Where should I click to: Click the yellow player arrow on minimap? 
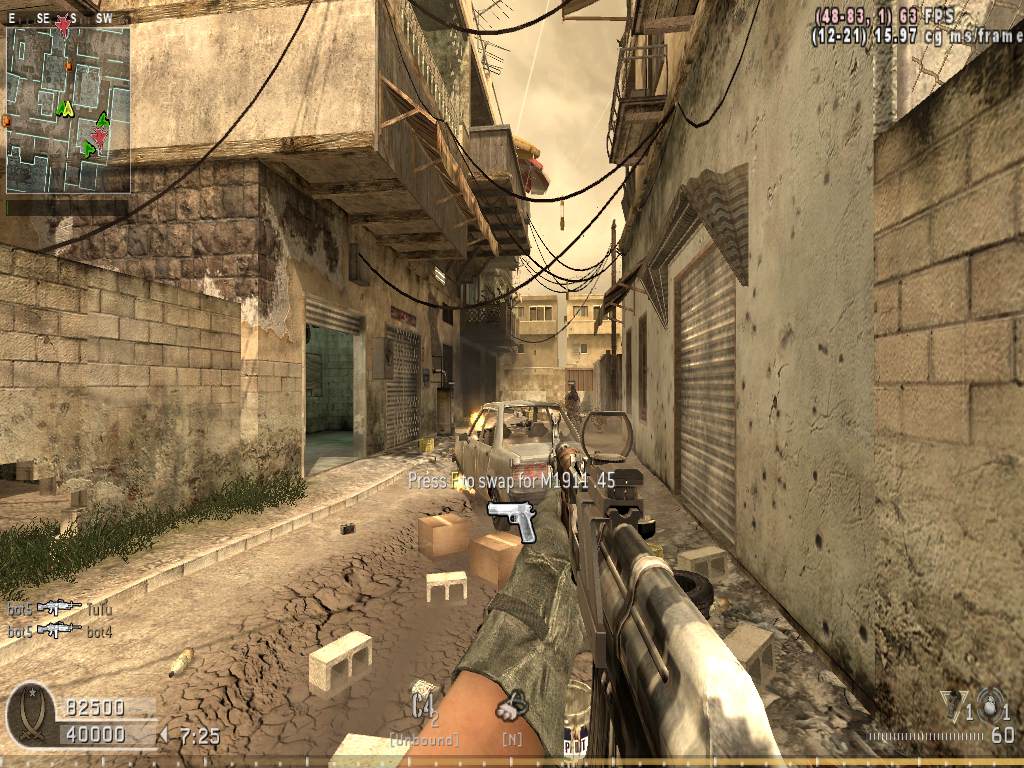[x=66, y=107]
